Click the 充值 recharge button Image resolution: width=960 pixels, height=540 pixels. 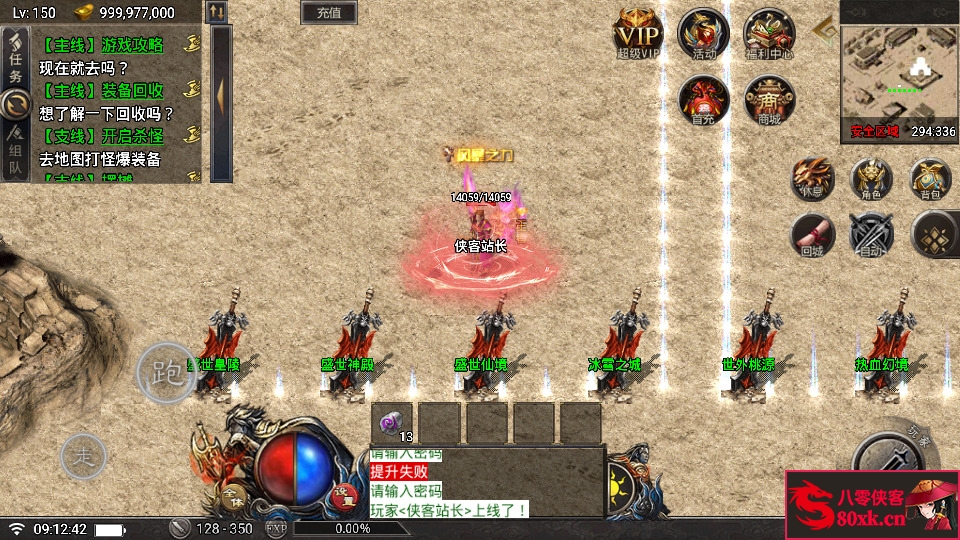click(328, 13)
